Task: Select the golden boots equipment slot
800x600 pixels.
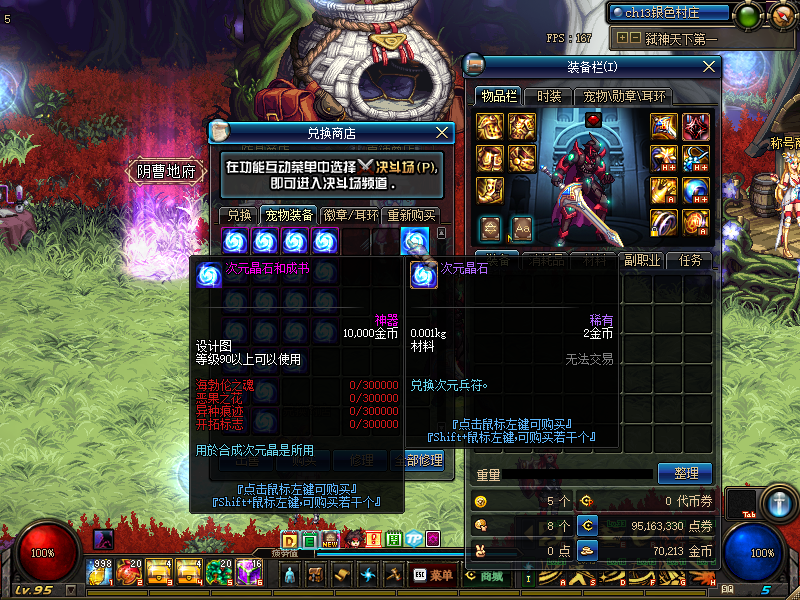Action: coord(490,189)
